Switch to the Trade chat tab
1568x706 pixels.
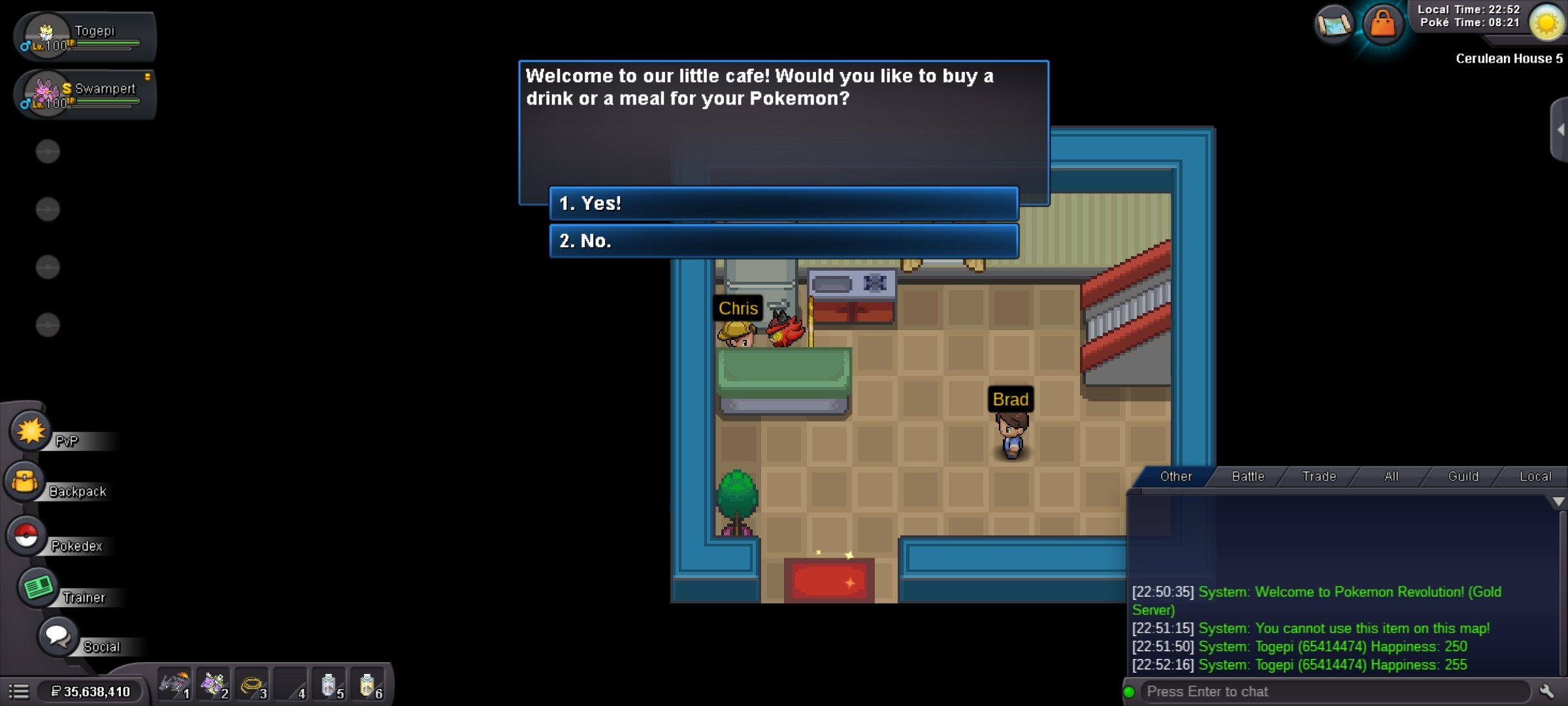(1319, 477)
